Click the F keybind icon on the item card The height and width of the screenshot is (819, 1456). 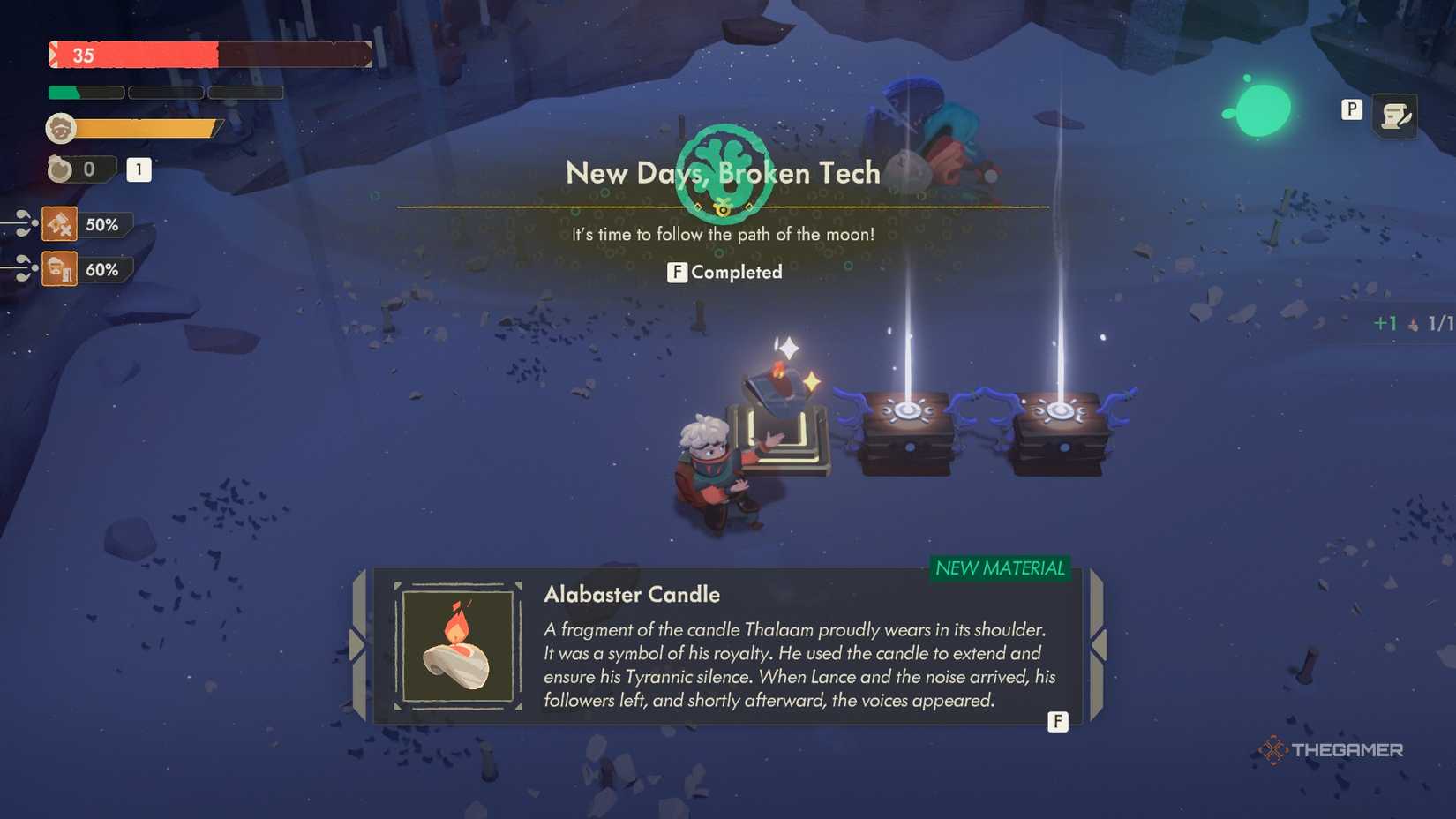tap(1057, 722)
